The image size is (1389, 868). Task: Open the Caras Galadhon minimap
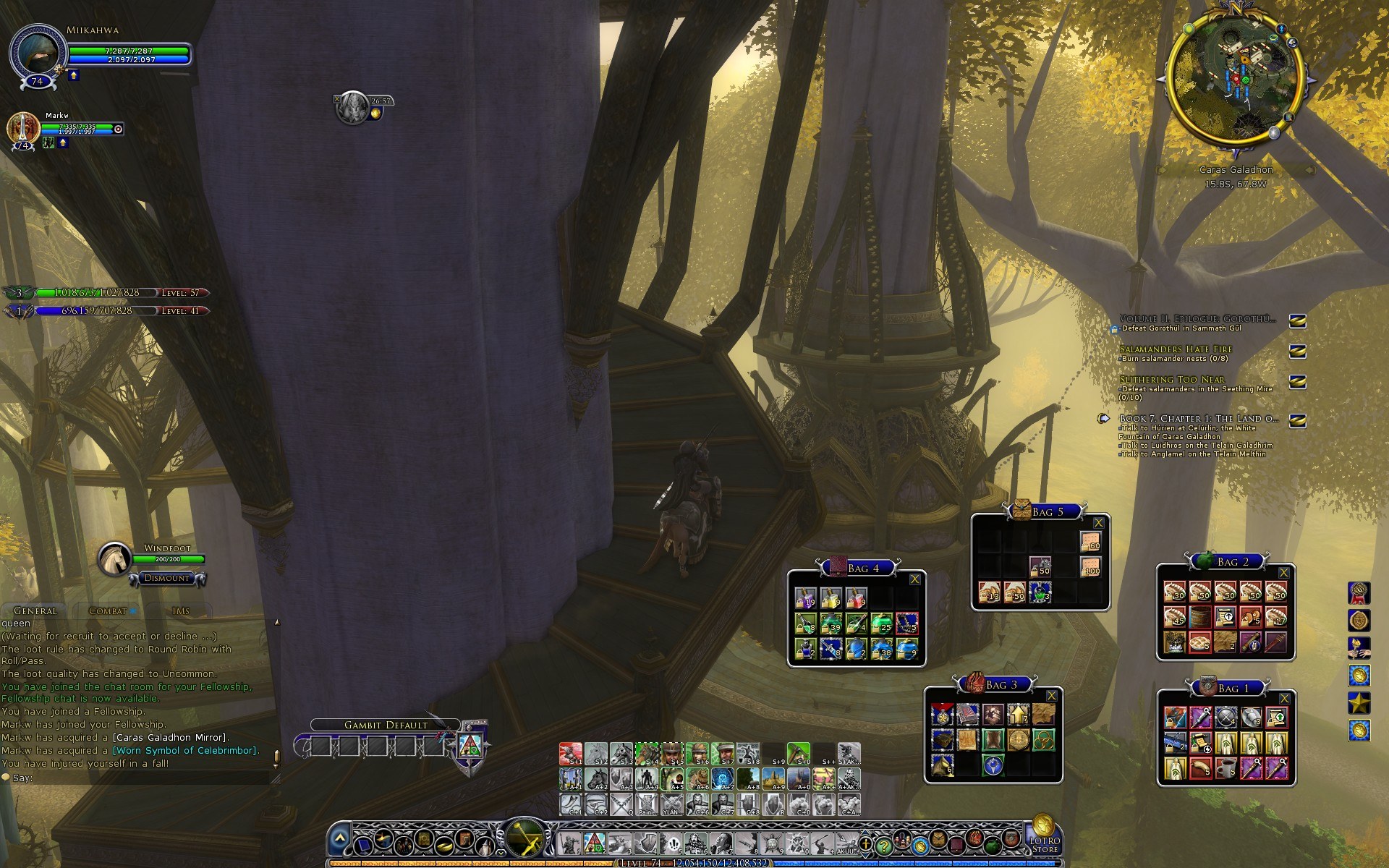click(1235, 80)
